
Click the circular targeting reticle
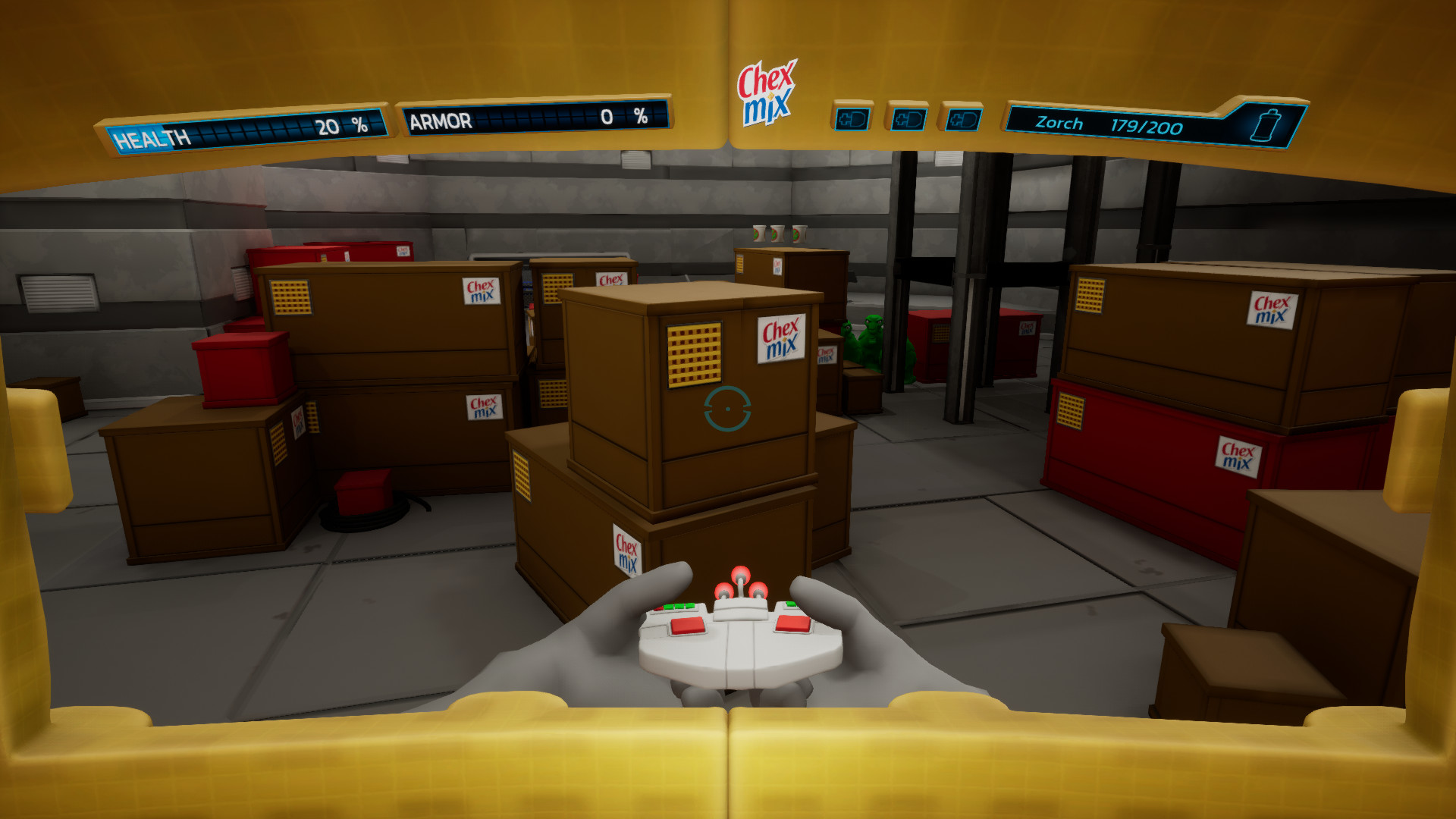pos(727,408)
